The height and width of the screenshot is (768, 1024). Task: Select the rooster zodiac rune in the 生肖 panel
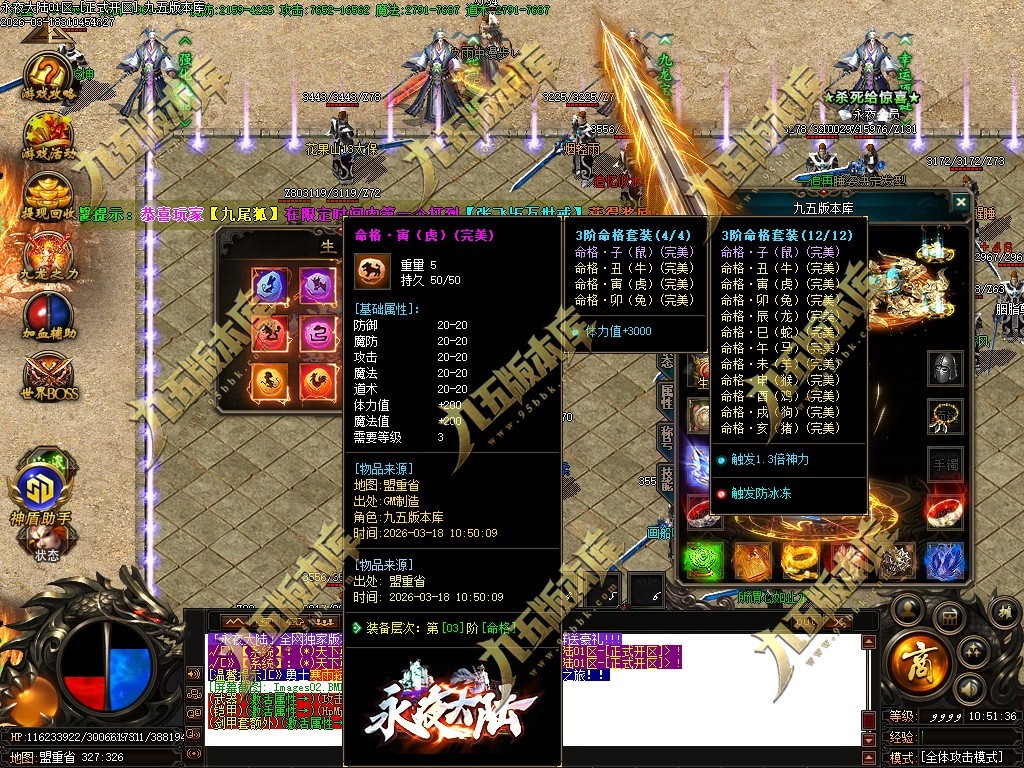pos(319,379)
